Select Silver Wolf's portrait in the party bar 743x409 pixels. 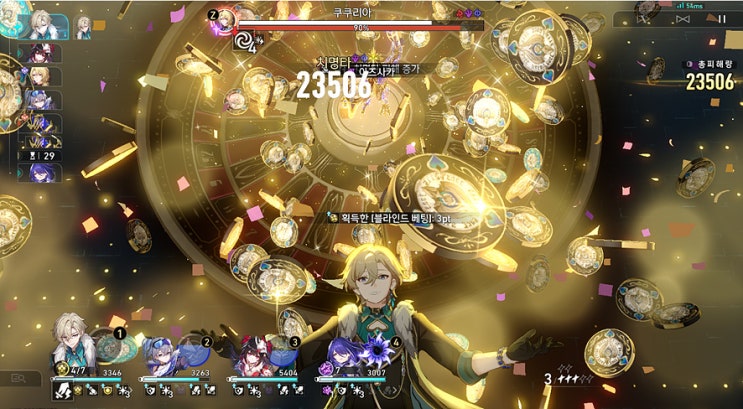(x=162, y=354)
